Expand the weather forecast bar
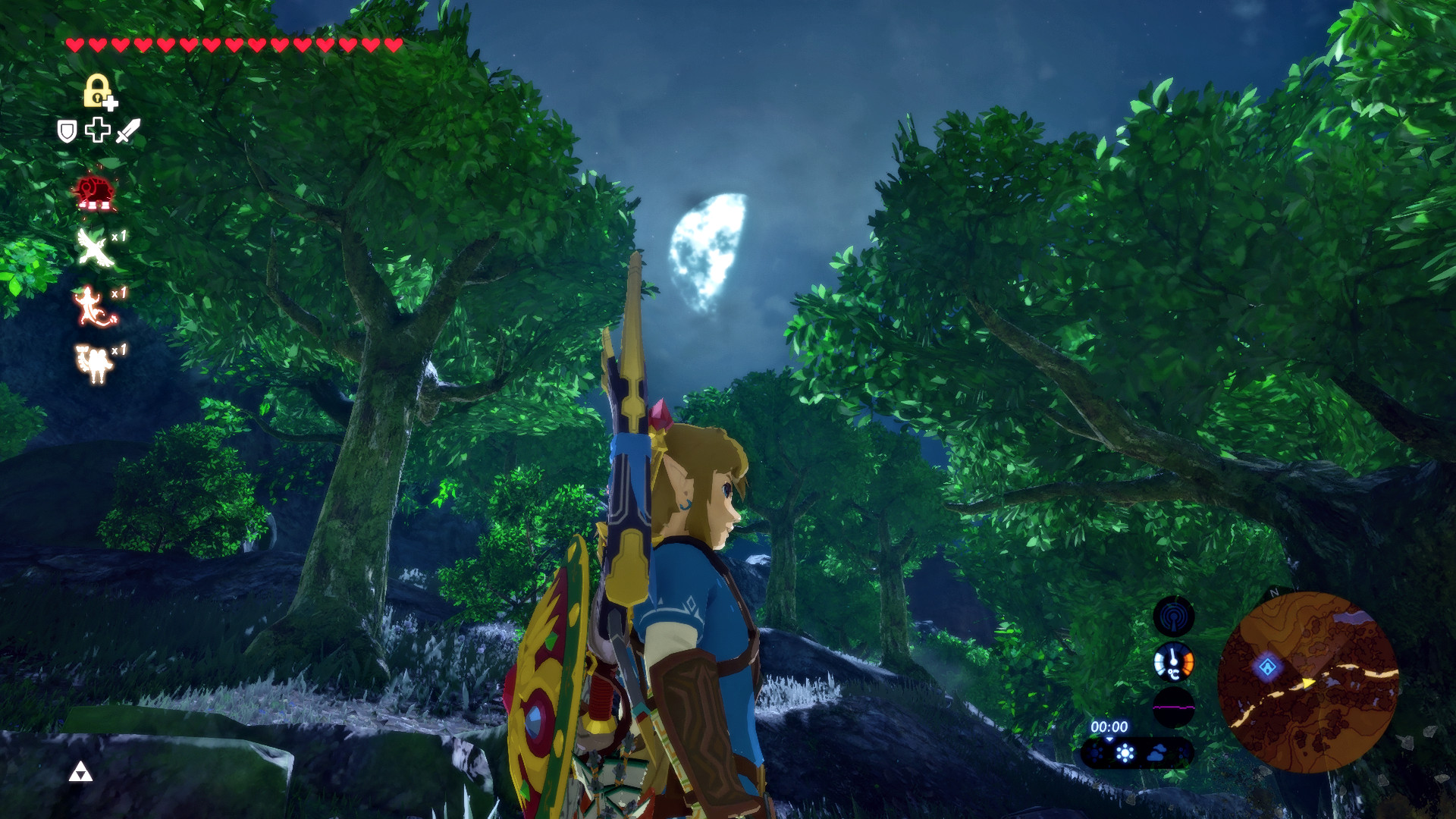This screenshot has width=1456, height=819. [x=1136, y=755]
